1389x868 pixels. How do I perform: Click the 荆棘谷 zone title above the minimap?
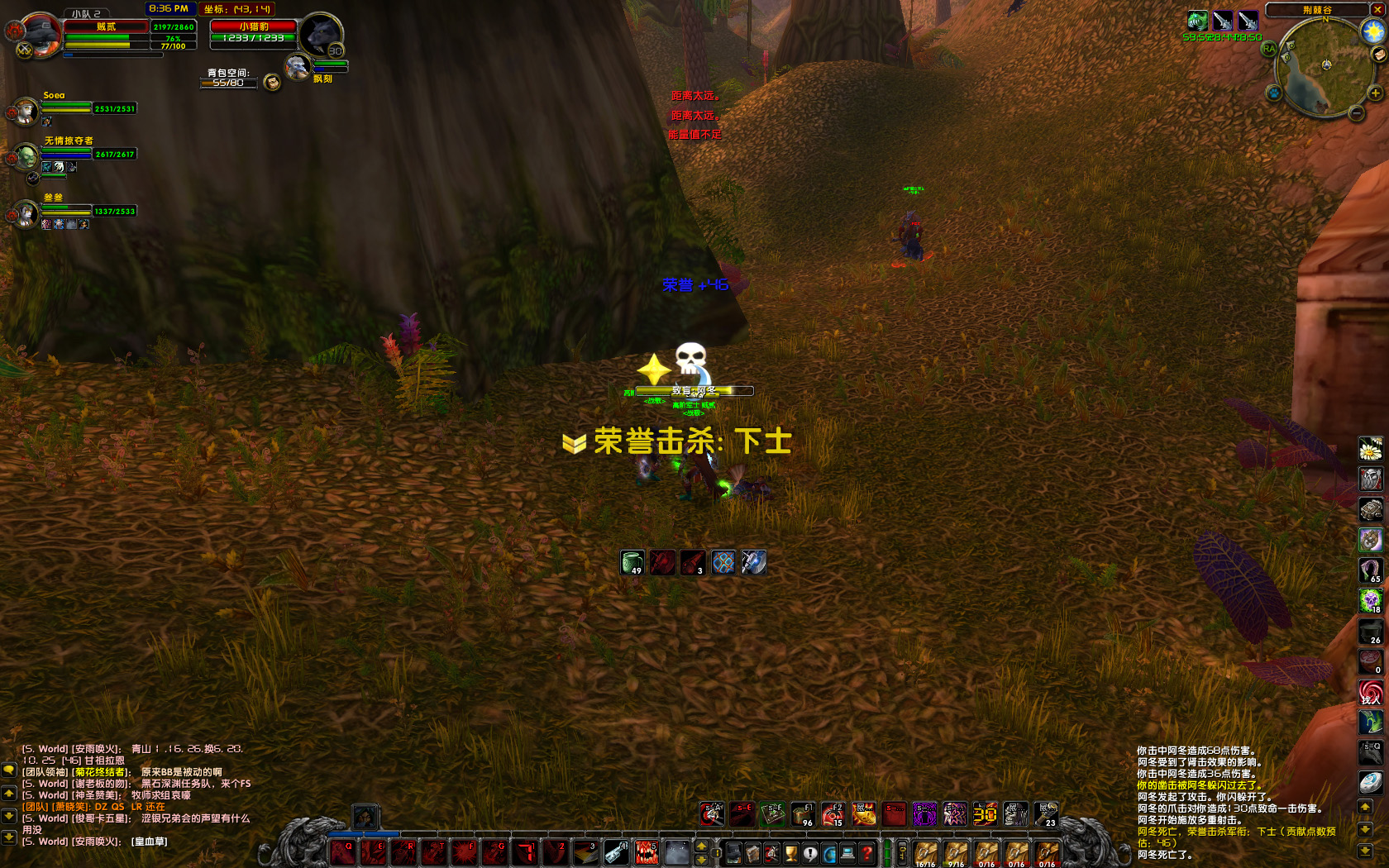(1317, 9)
